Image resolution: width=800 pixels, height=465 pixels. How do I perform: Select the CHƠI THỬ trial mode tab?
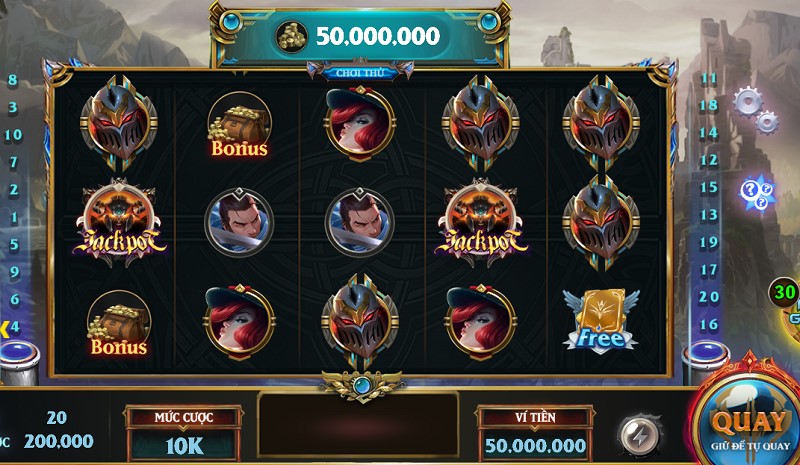pos(360,72)
